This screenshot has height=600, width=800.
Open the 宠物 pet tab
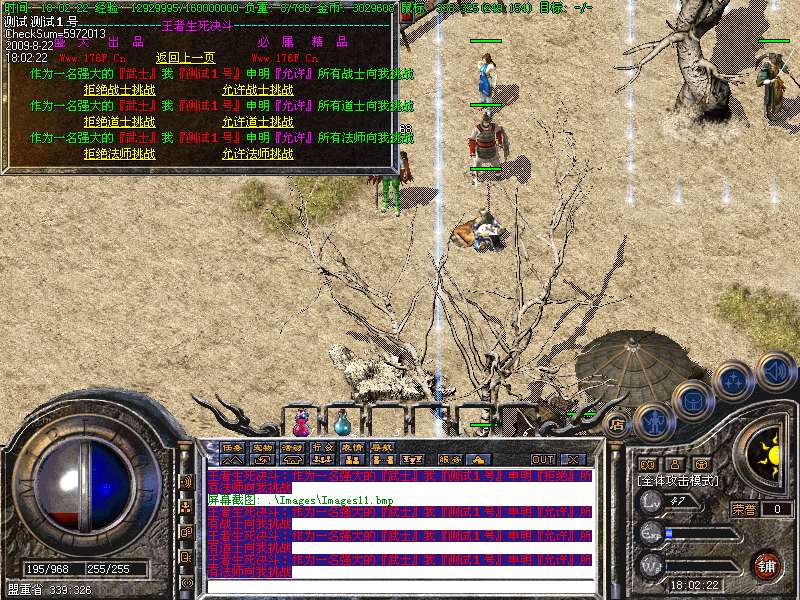coord(262,447)
